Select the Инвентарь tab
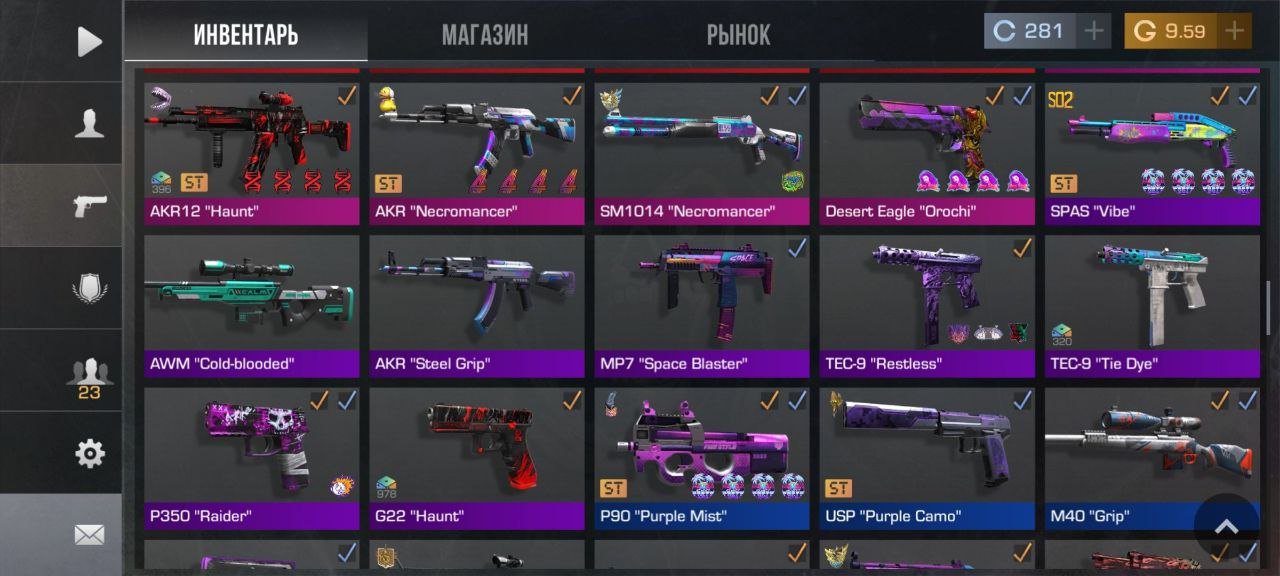 click(246, 35)
